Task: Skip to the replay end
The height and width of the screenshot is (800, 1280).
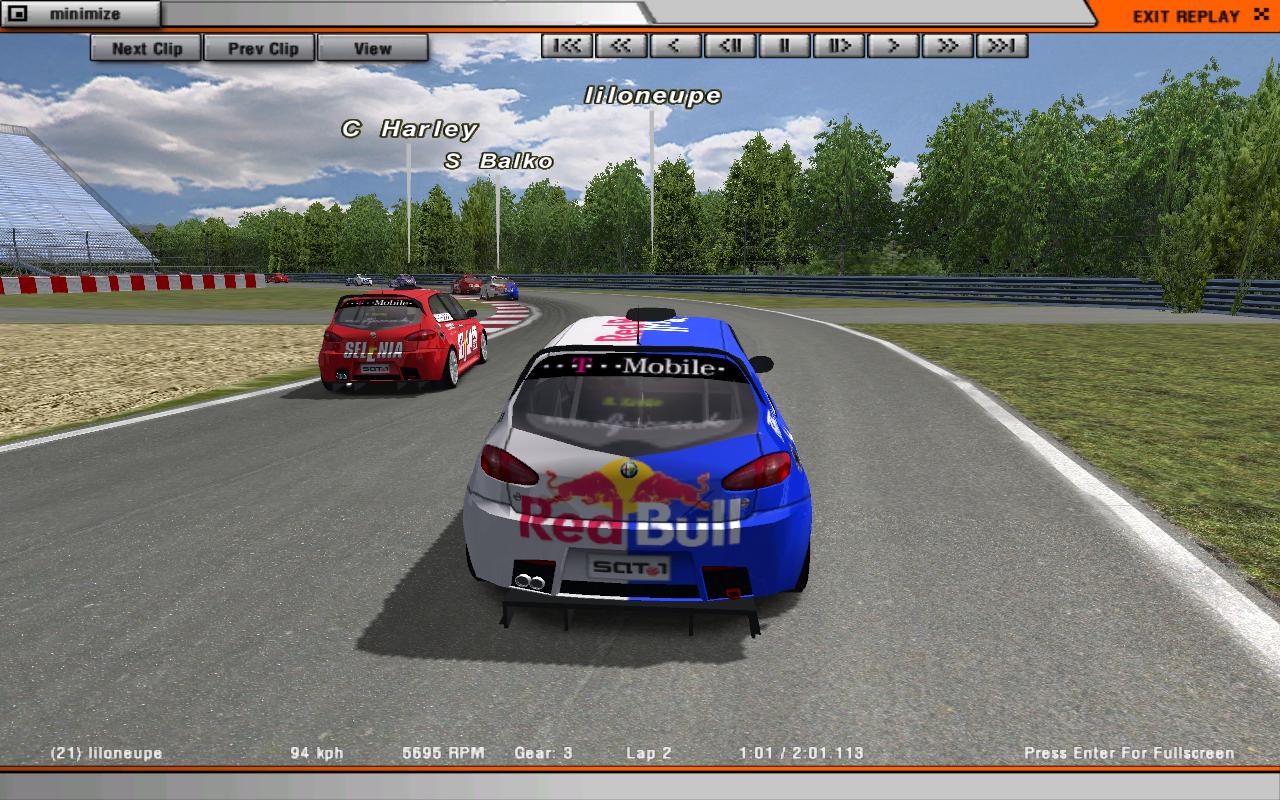Action: click(1001, 45)
